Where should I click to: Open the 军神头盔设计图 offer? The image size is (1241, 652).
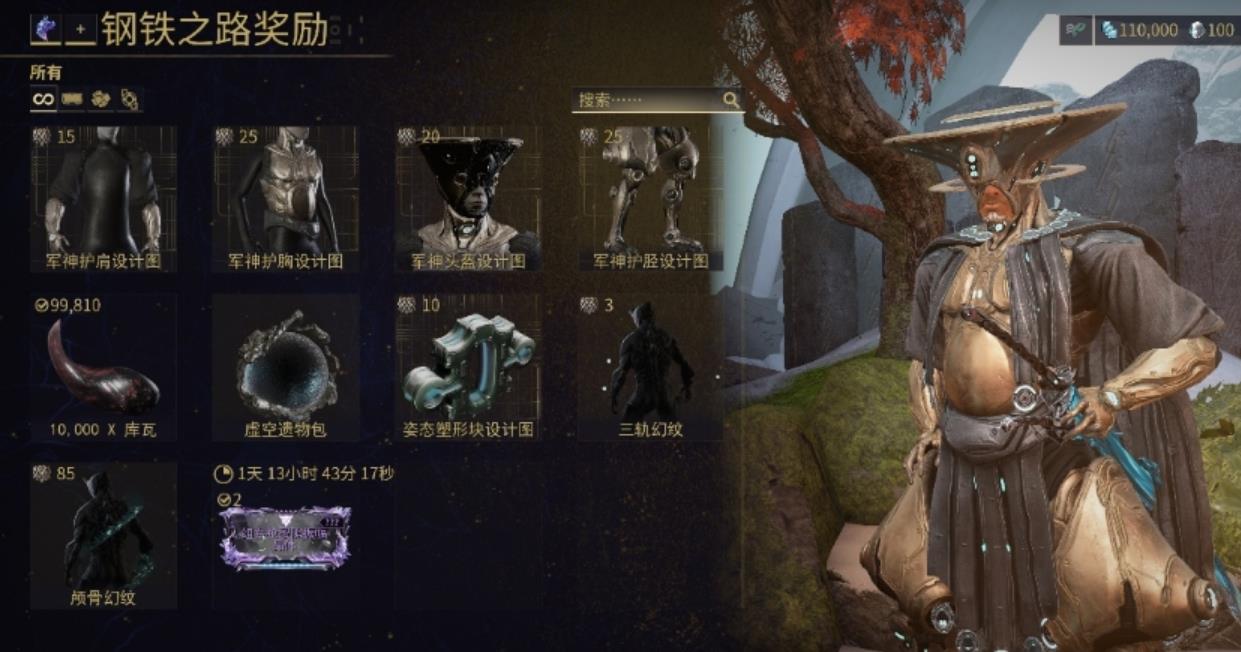pyautogui.click(x=468, y=198)
